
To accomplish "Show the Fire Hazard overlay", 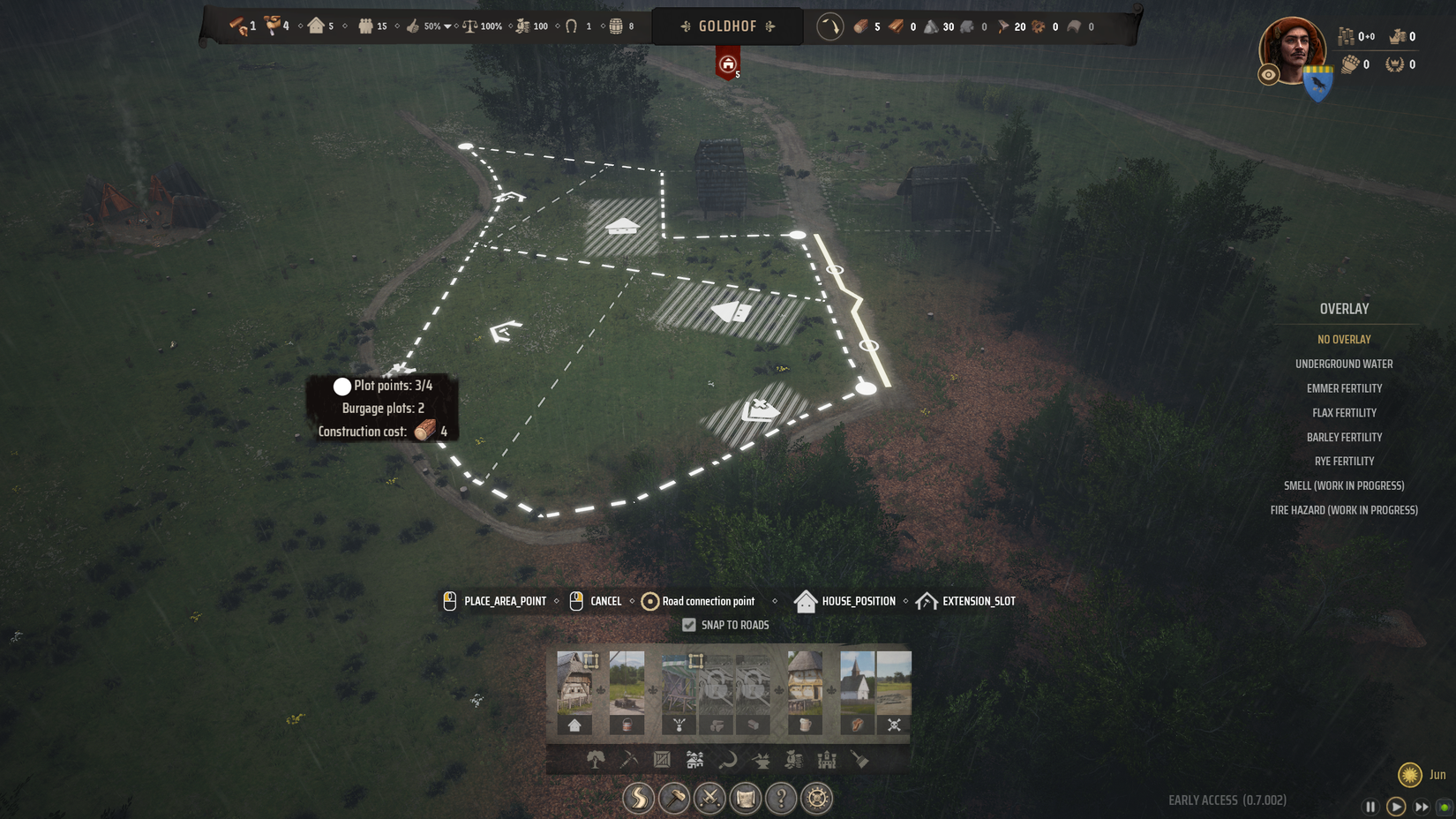I will pyautogui.click(x=1344, y=510).
